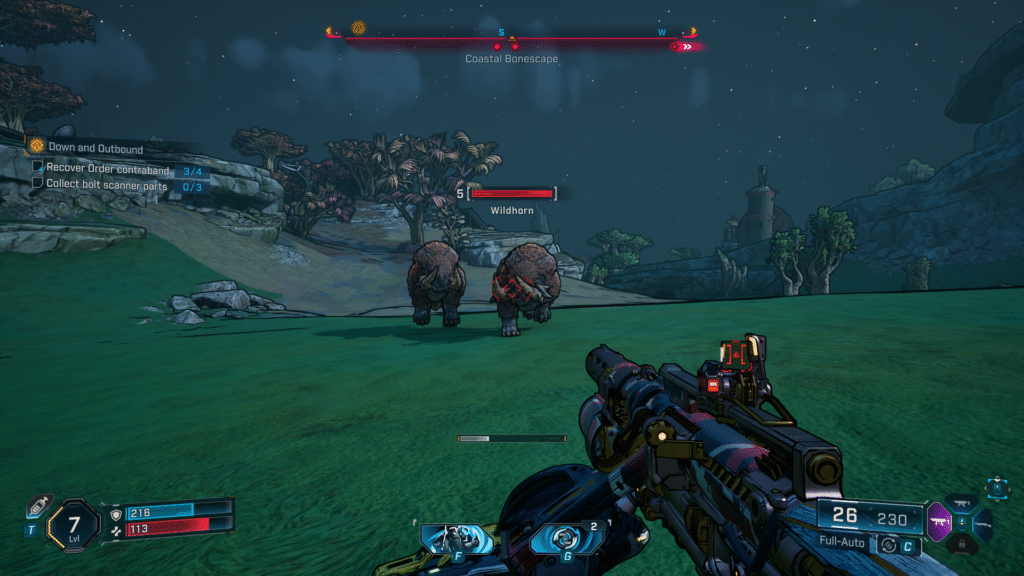Click the Collect bolt scanner parts objective

point(109,184)
